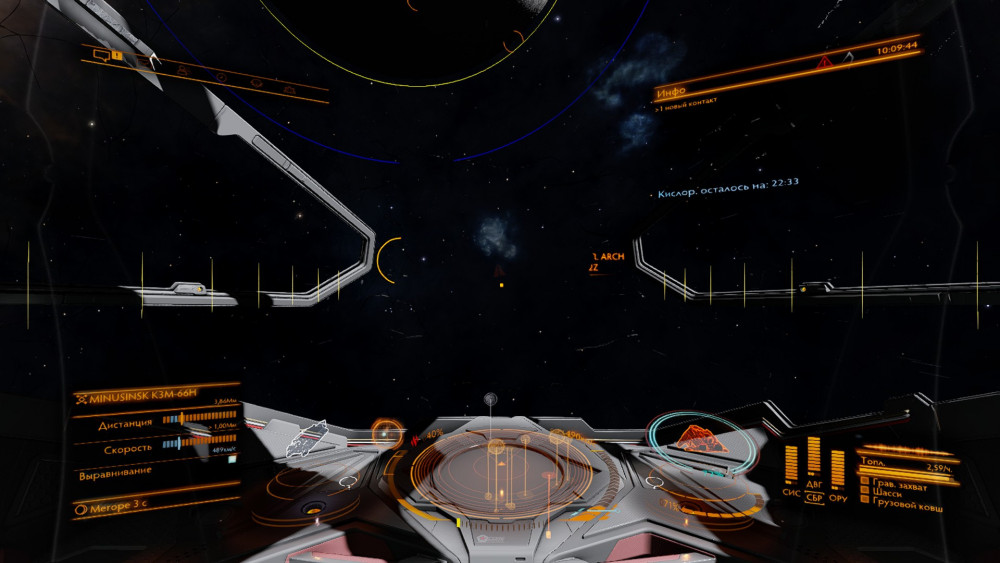The height and width of the screenshot is (563, 1000).
Task: Click the red warning triangle icon
Action: (x=824, y=62)
